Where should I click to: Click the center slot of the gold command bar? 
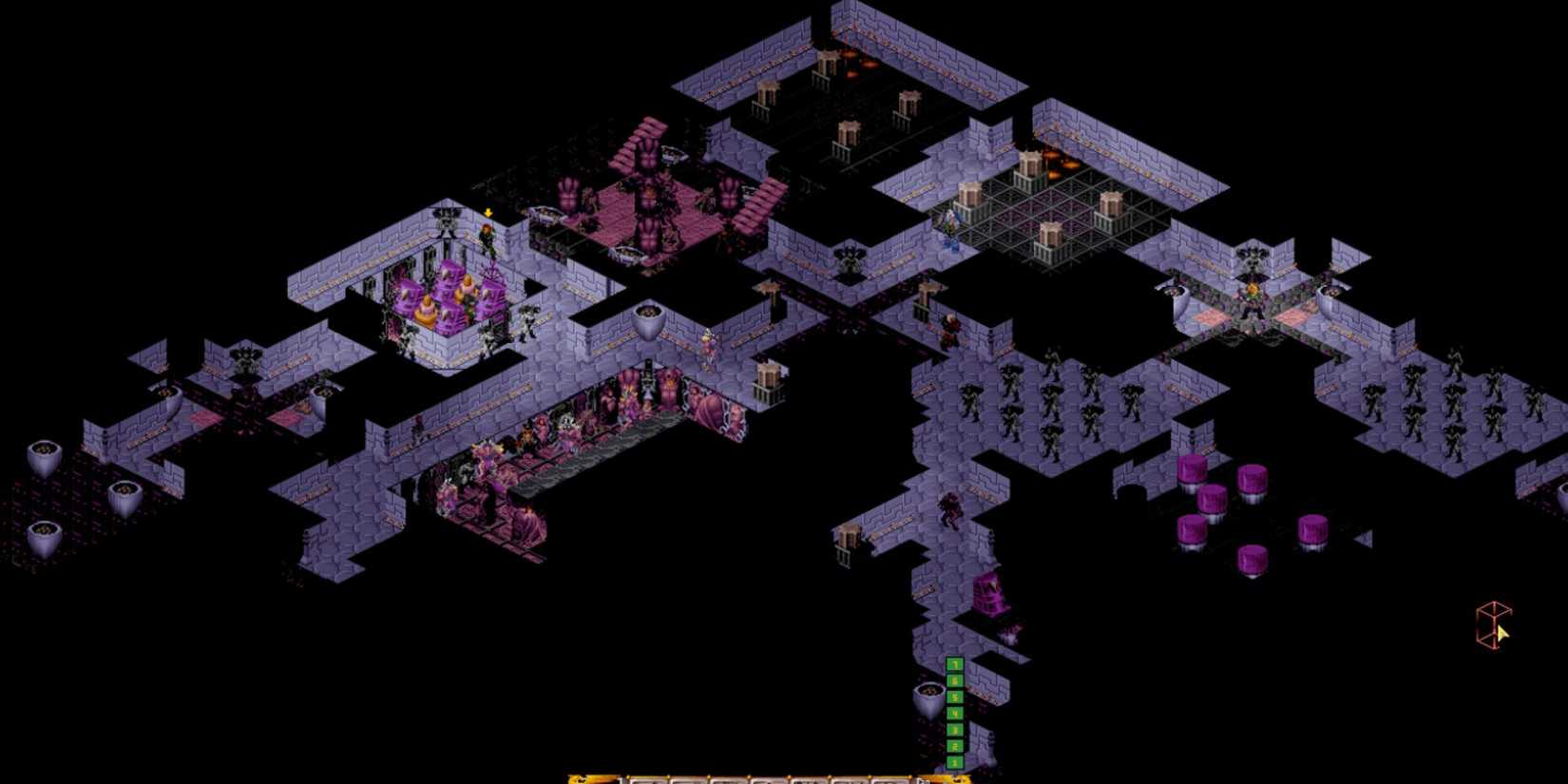(x=789, y=777)
